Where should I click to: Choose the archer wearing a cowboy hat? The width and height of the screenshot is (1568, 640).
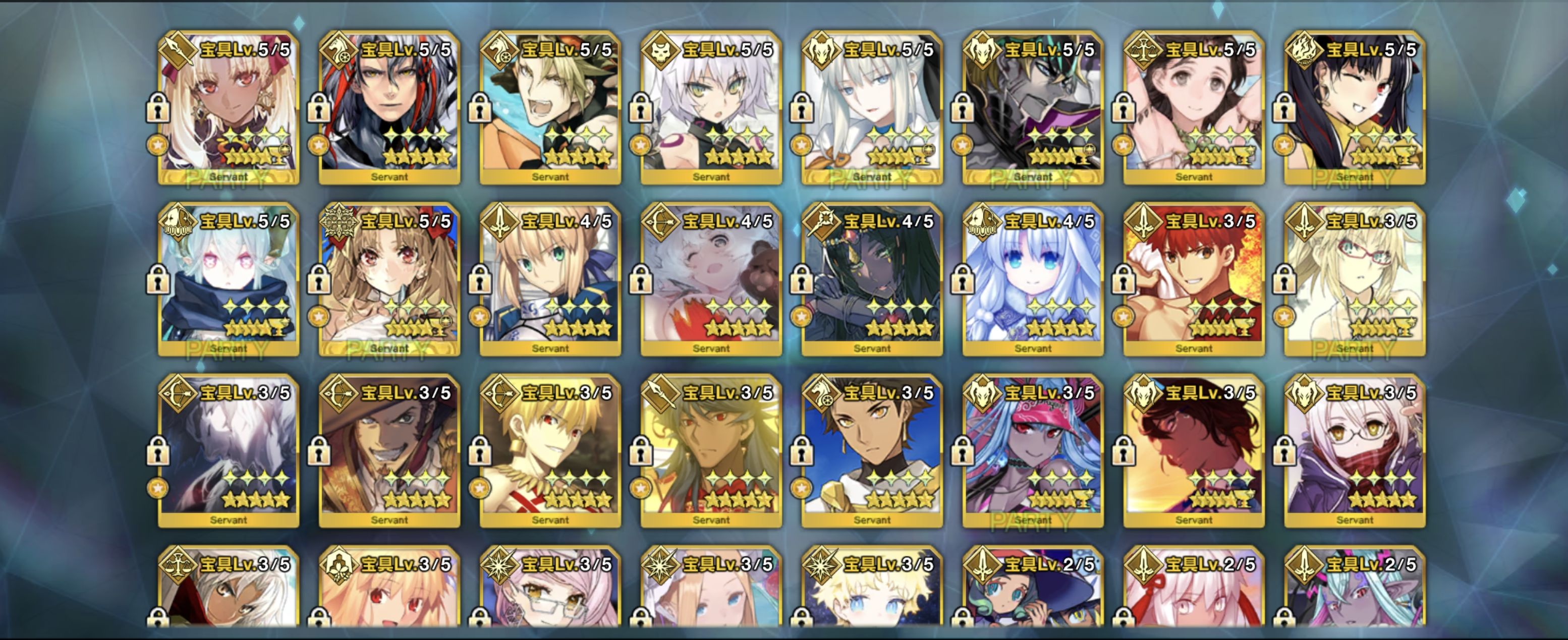tap(389, 451)
